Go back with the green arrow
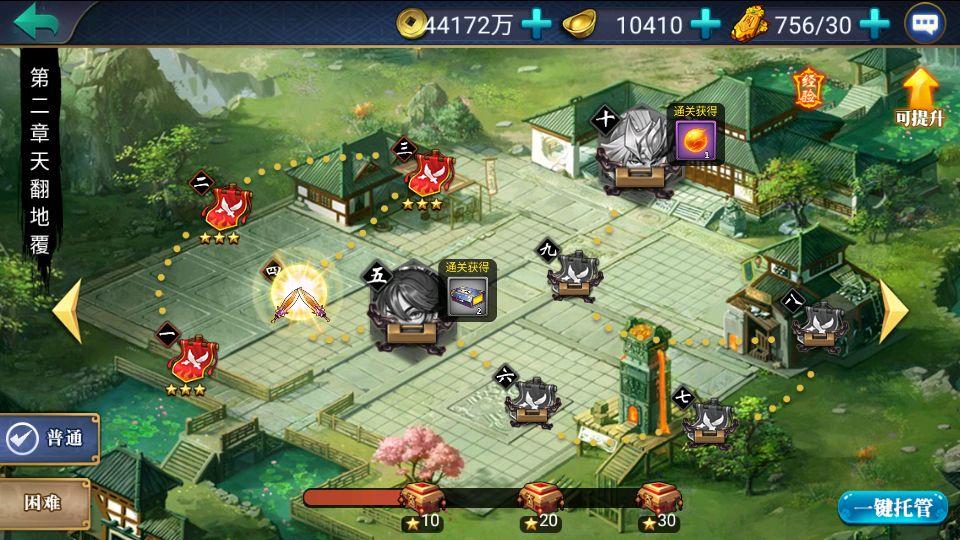960x540 pixels. coord(37,20)
